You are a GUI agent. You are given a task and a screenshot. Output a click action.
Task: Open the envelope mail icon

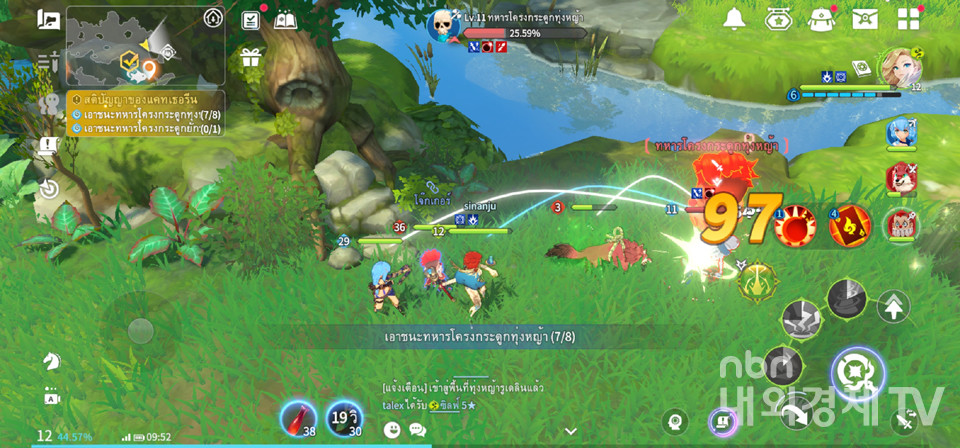click(865, 19)
